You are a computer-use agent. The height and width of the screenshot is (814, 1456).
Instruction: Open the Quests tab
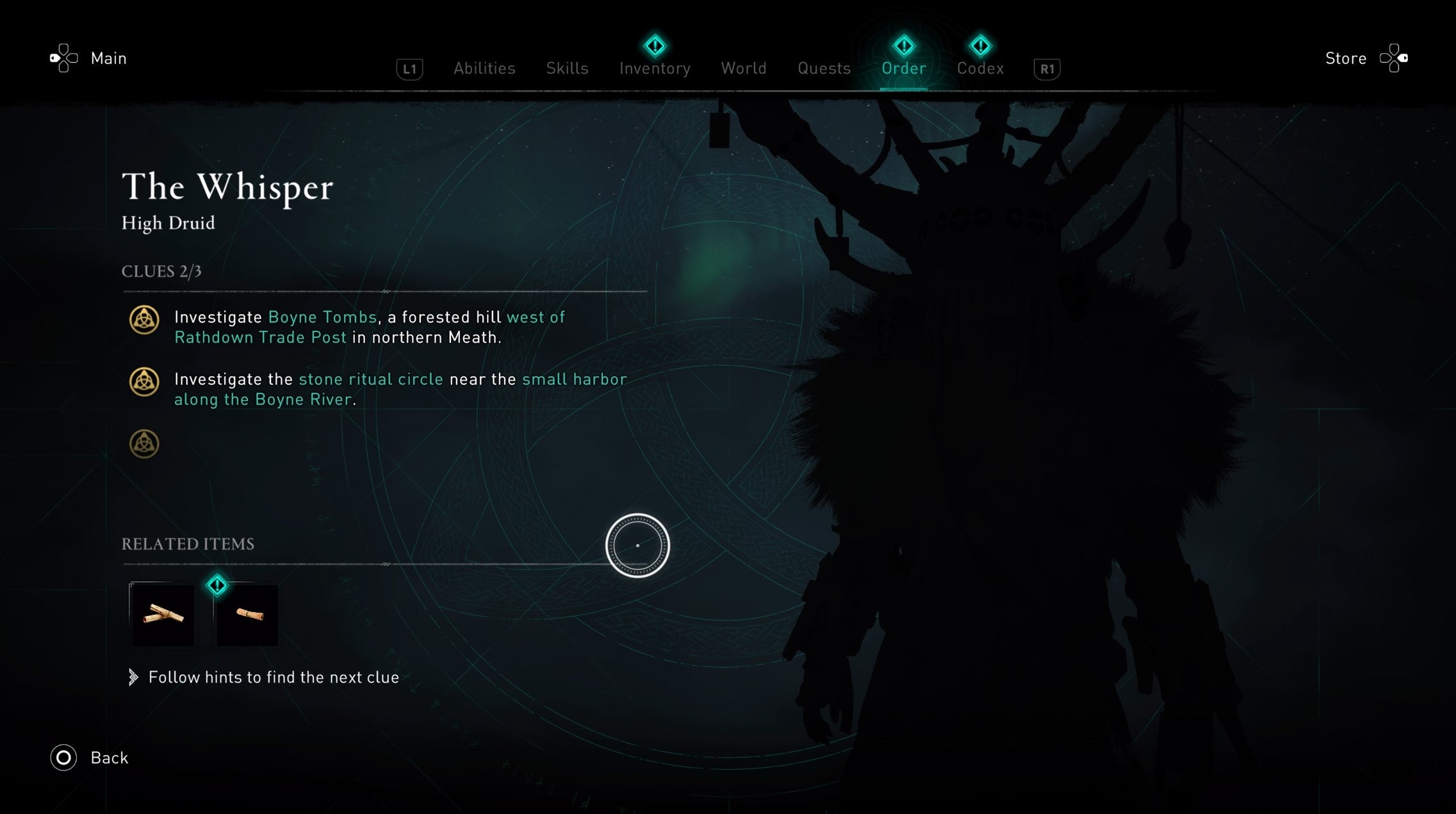point(824,69)
